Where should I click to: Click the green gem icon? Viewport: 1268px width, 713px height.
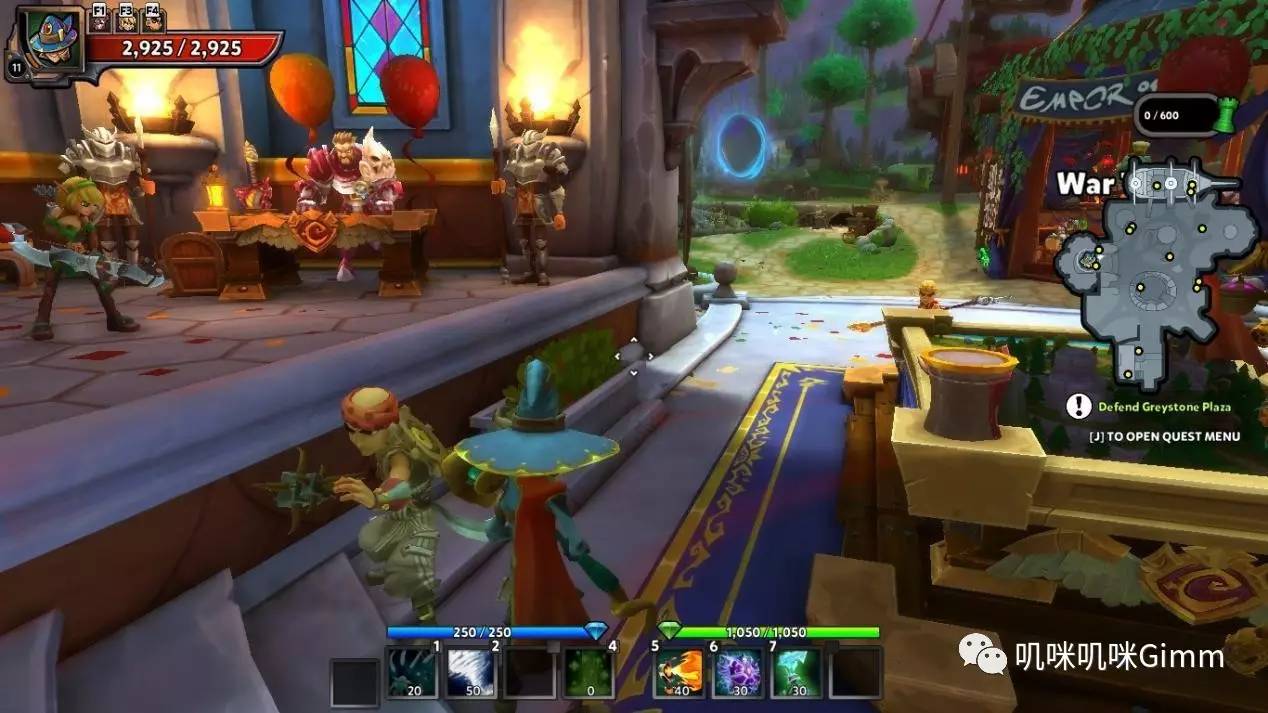(669, 631)
